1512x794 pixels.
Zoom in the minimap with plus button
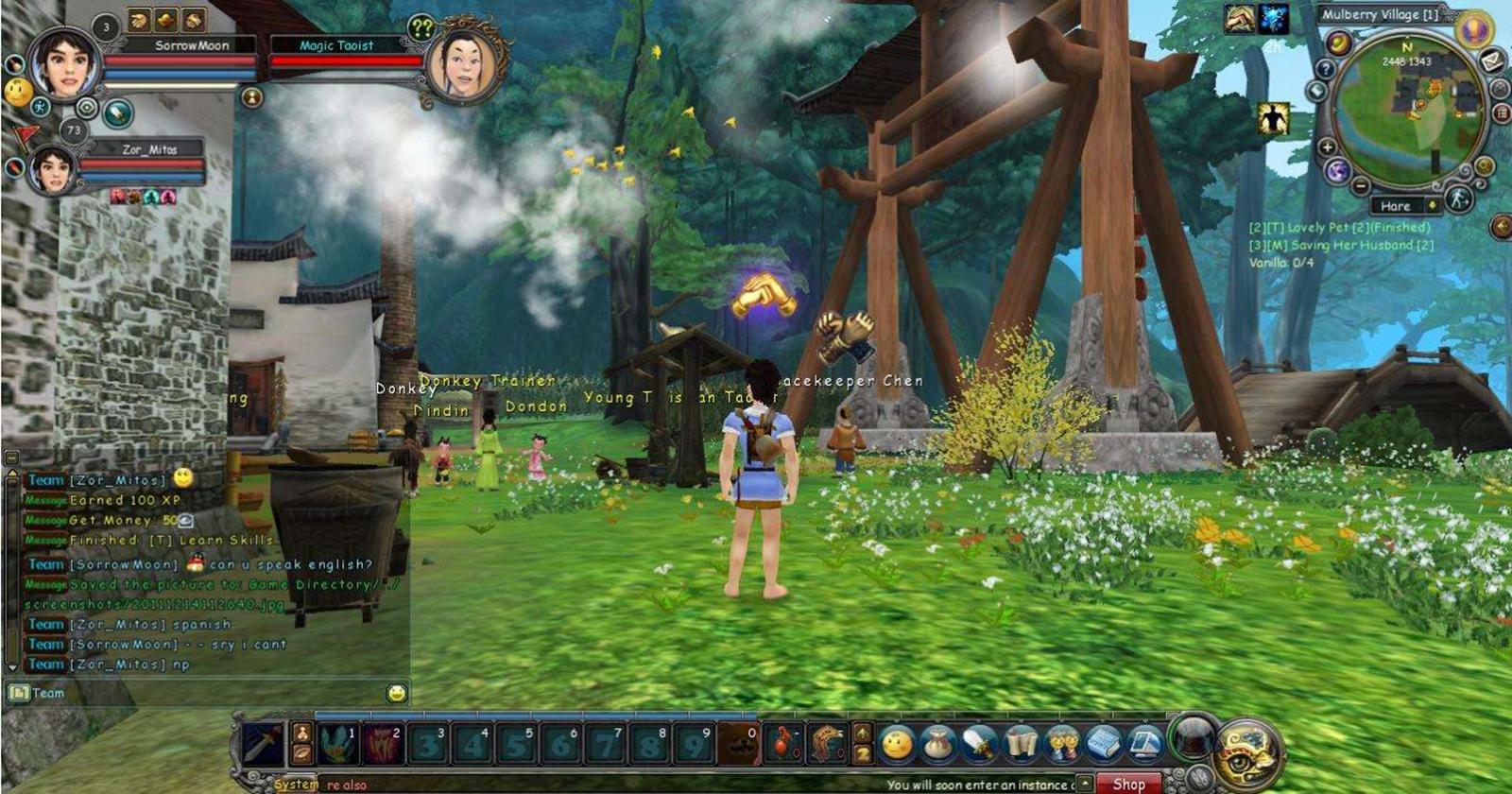(1328, 147)
